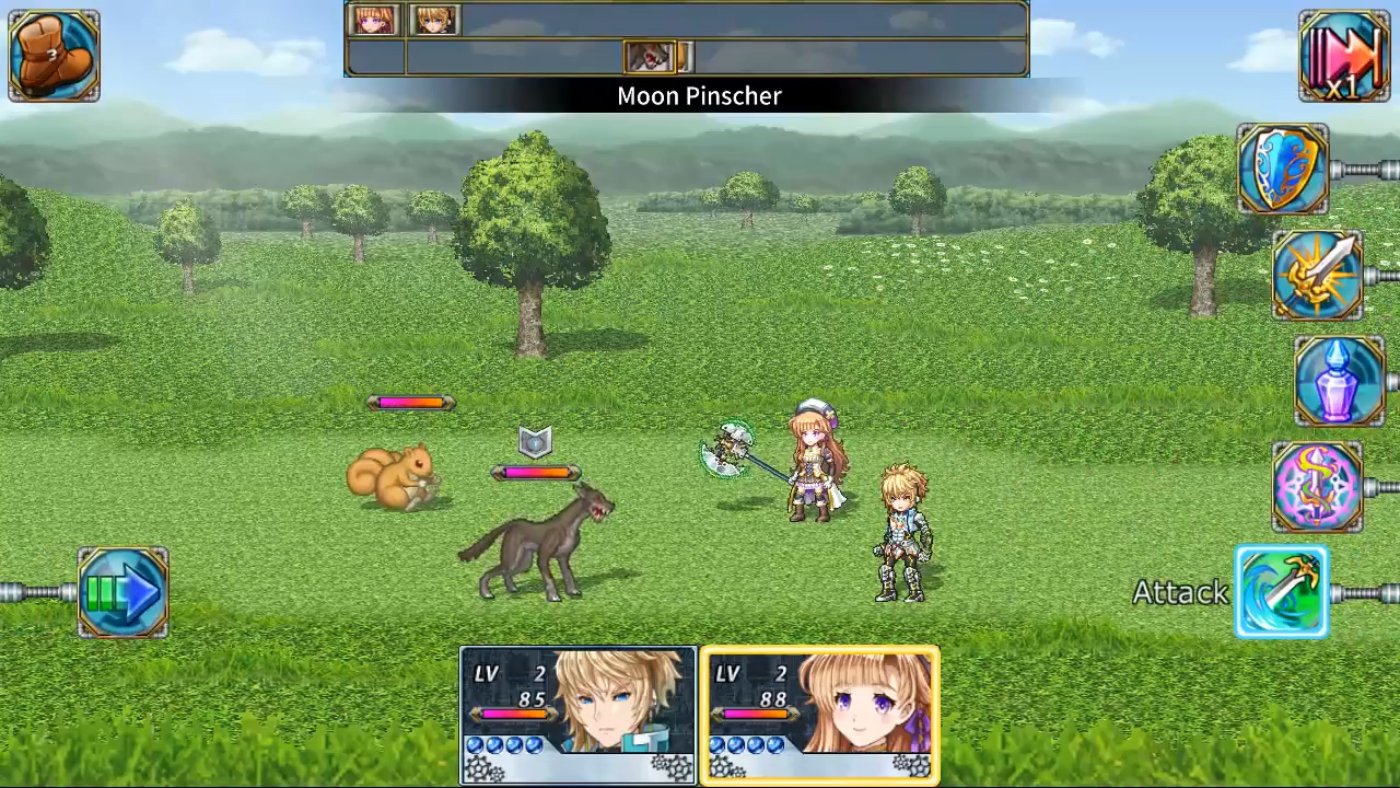Screen dimensions: 1400x788
Task: Select the Attack skill icon
Action: [1283, 592]
